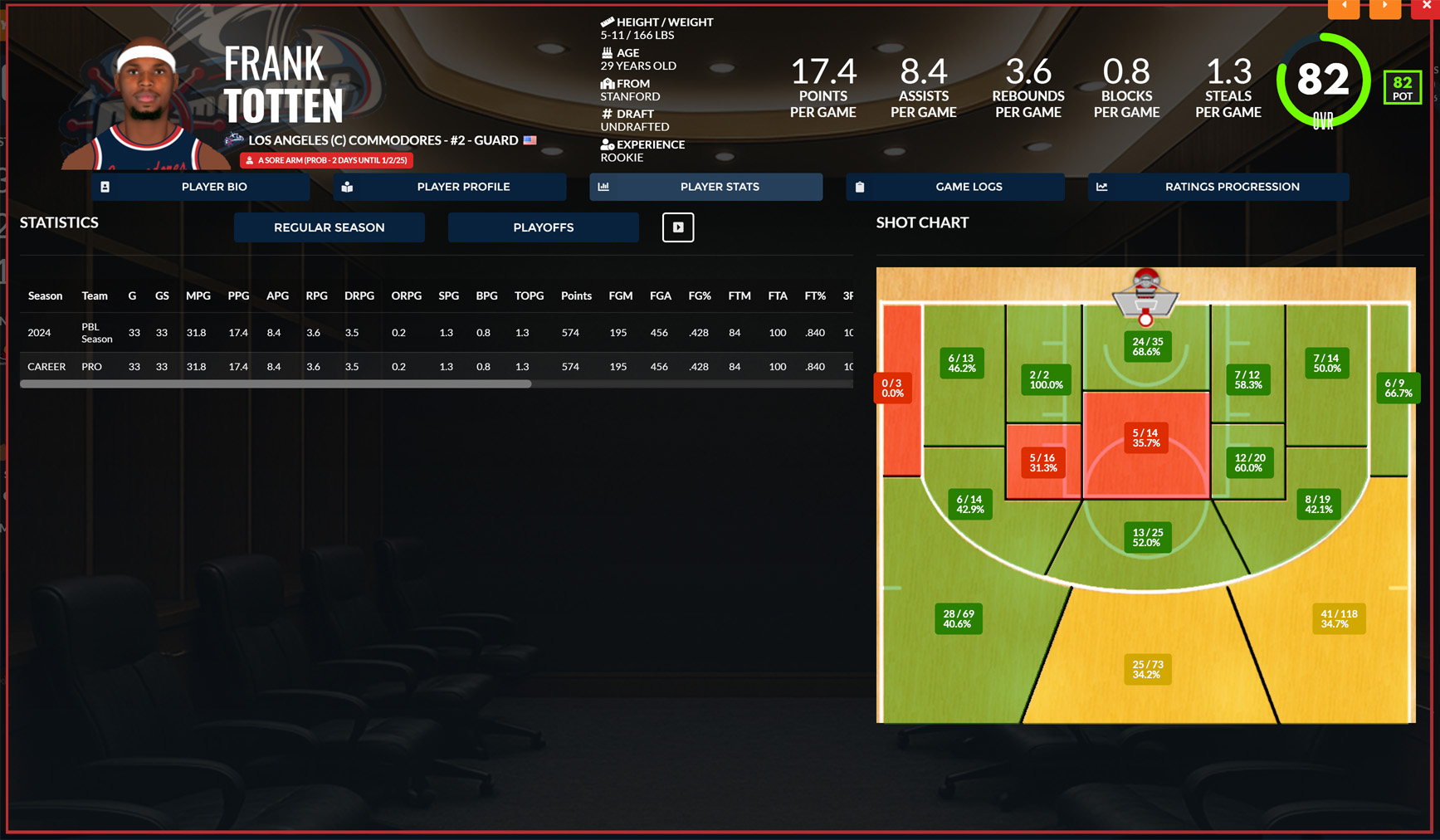This screenshot has height=840, width=1440.
Task: Click the square play arrow button
Action: click(x=678, y=227)
